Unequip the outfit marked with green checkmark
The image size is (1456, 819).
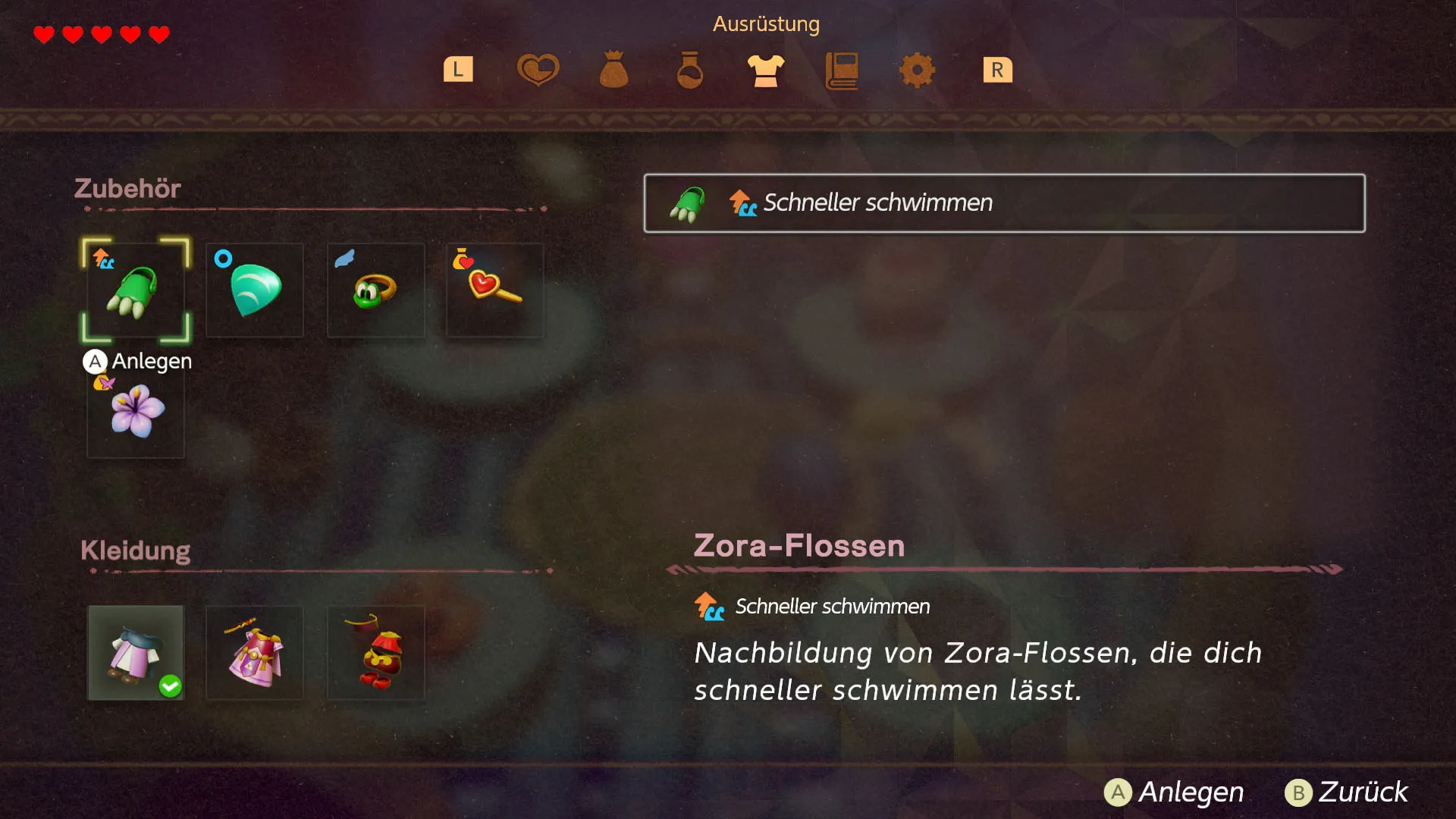click(135, 654)
